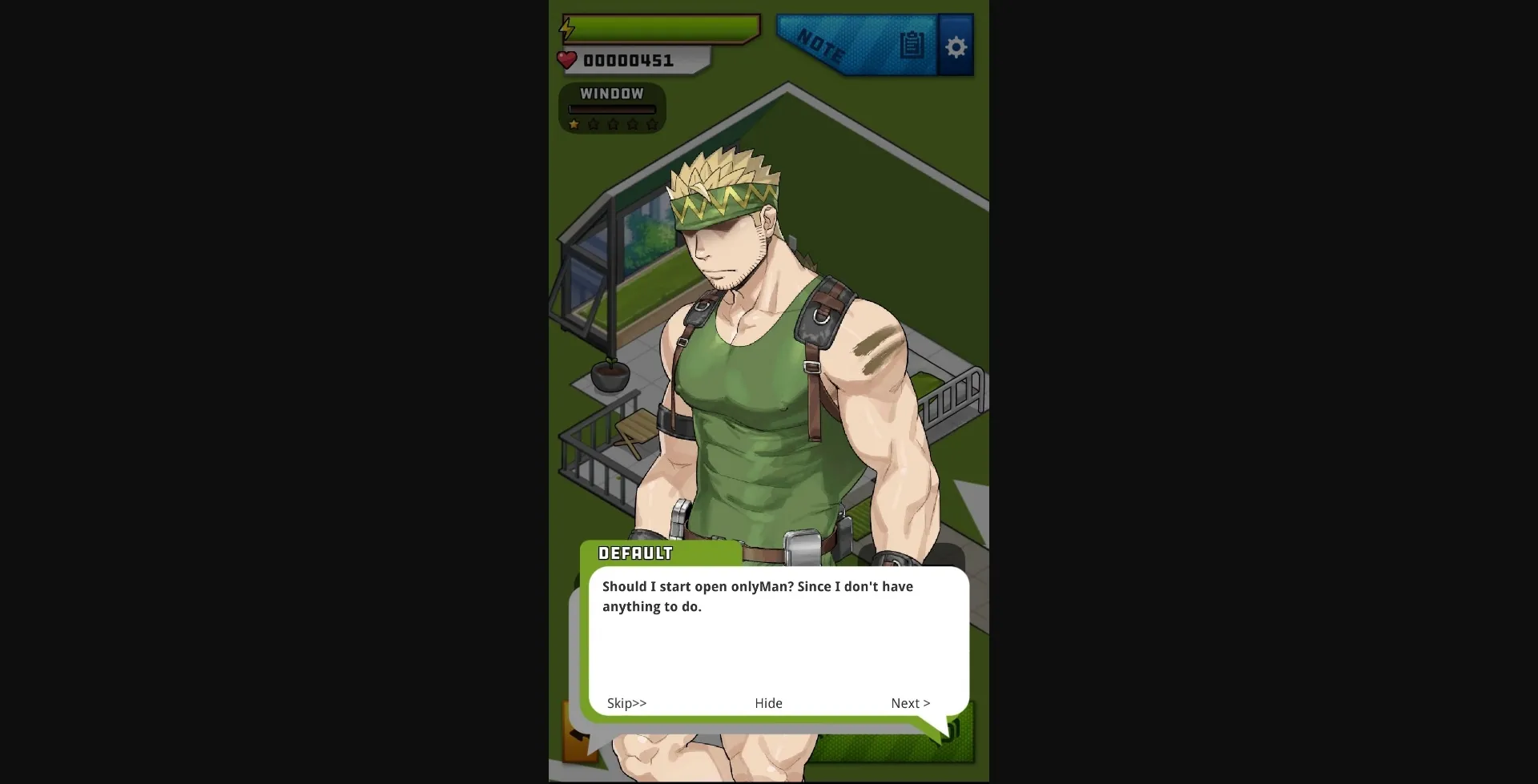Select the WINDOW panel header
Screen dimensions: 1538x784
pos(611,93)
